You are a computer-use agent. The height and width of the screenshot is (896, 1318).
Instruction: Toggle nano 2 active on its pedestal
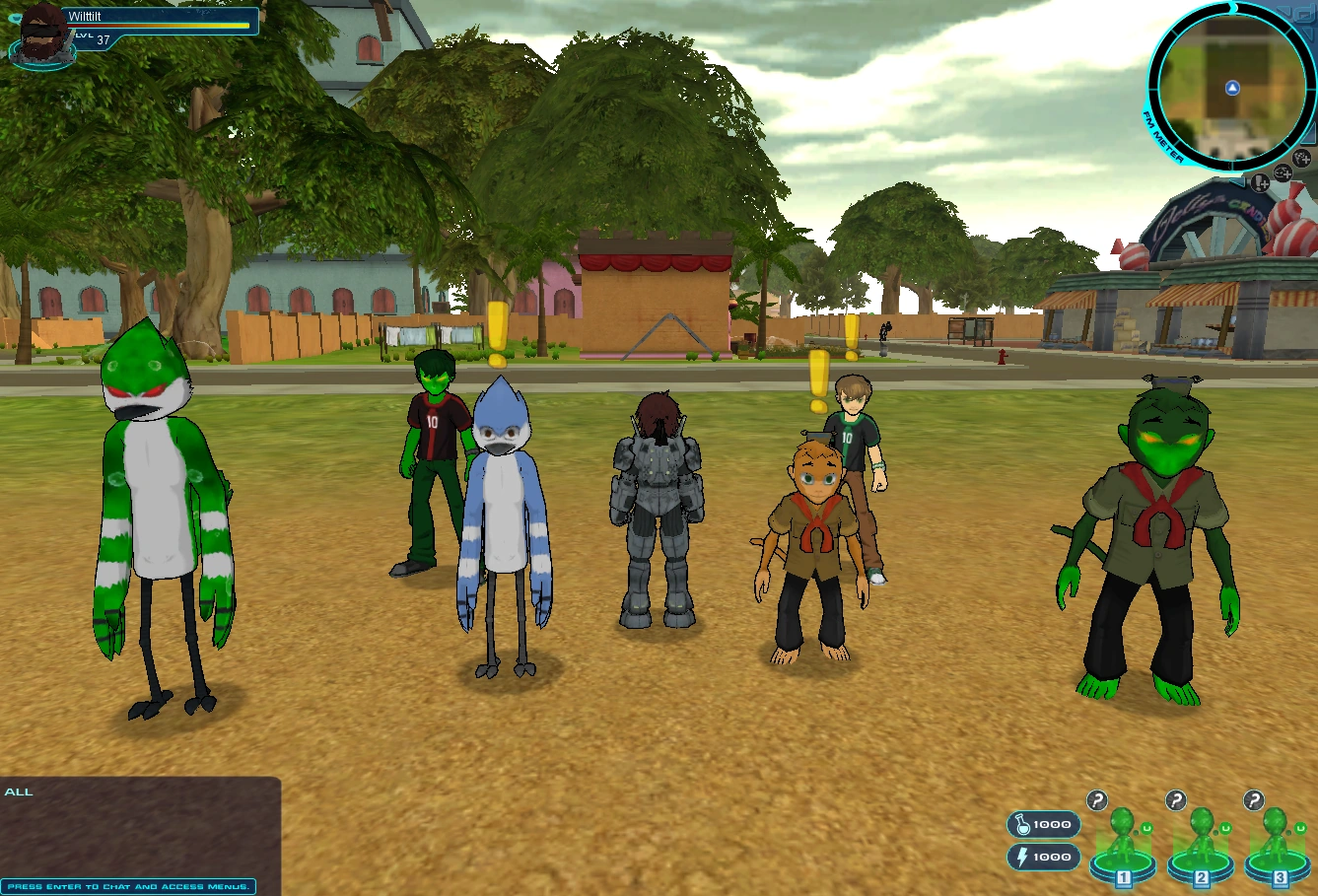tap(1201, 862)
